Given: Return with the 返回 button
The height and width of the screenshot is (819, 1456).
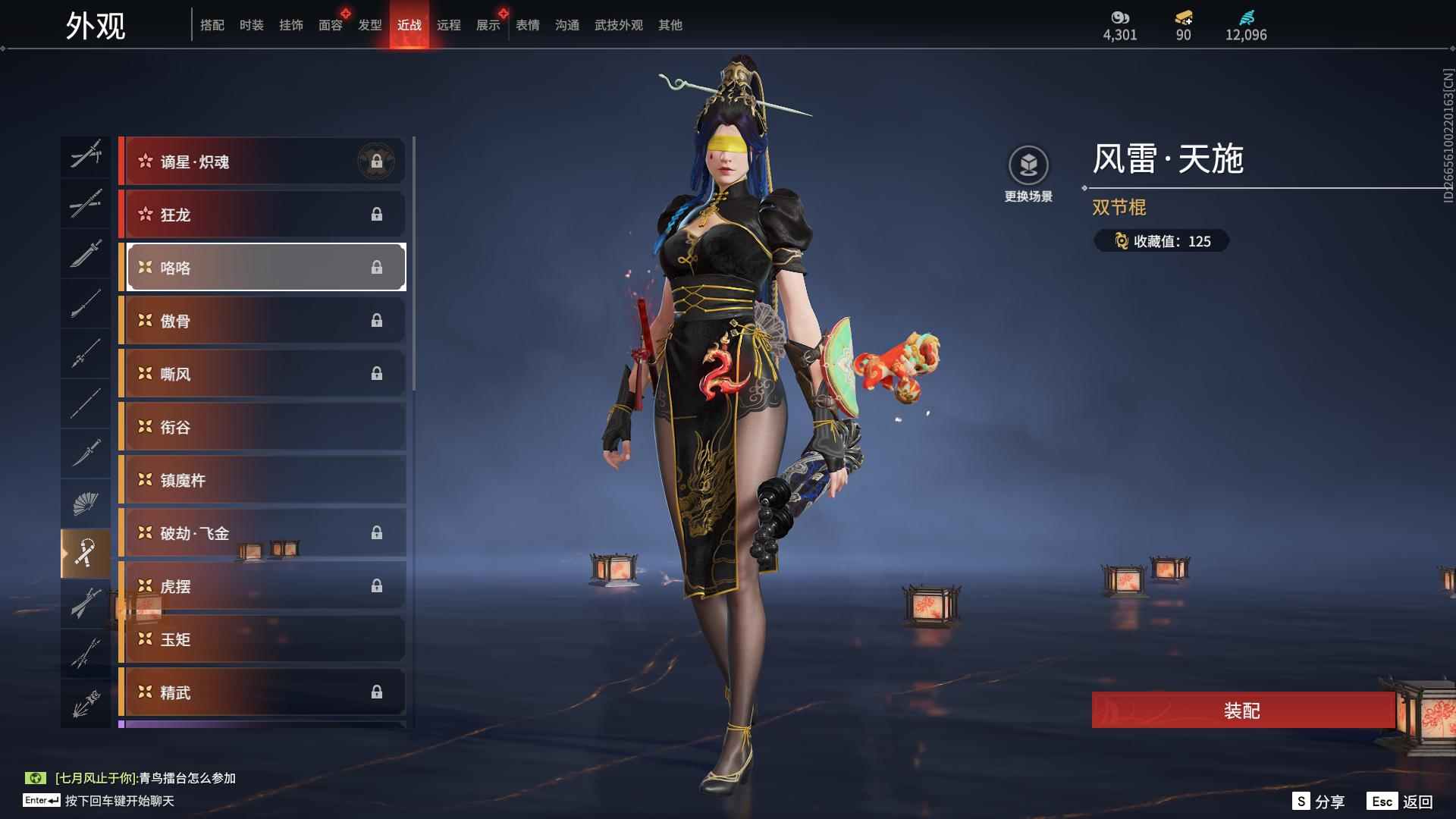Looking at the screenshot, I should [x=1400, y=802].
